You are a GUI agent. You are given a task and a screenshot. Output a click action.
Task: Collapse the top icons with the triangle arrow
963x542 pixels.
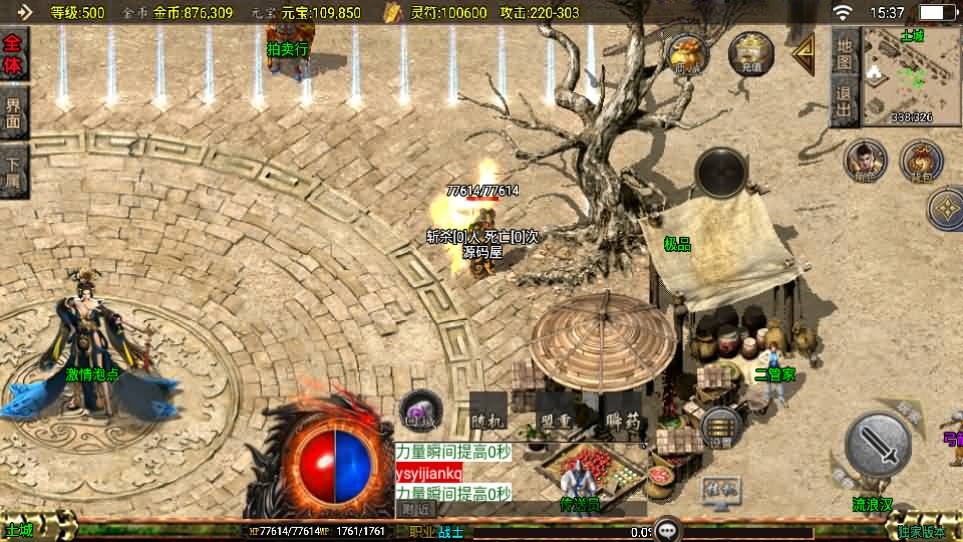click(x=803, y=54)
